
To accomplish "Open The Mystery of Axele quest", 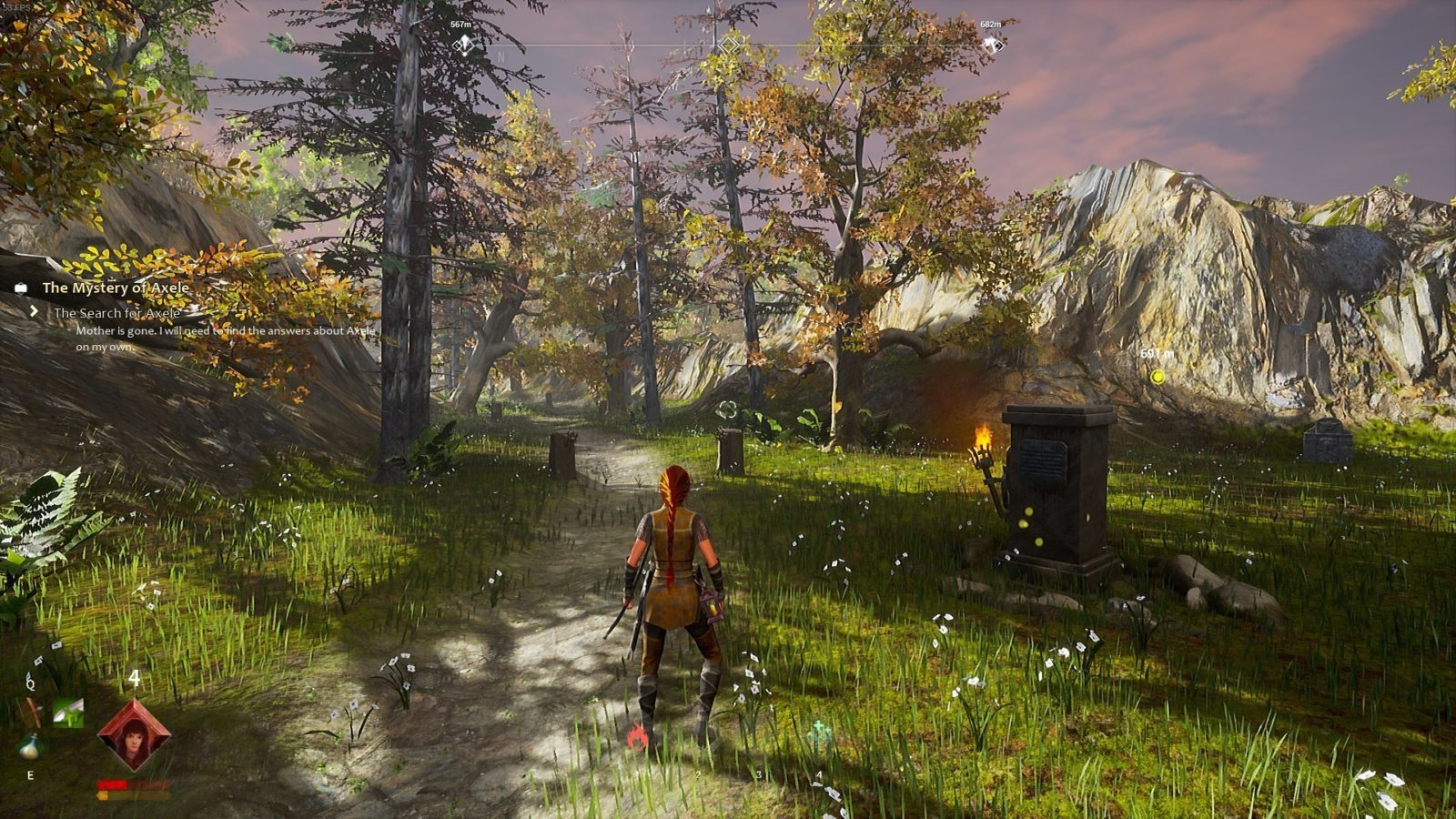I will (116, 288).
